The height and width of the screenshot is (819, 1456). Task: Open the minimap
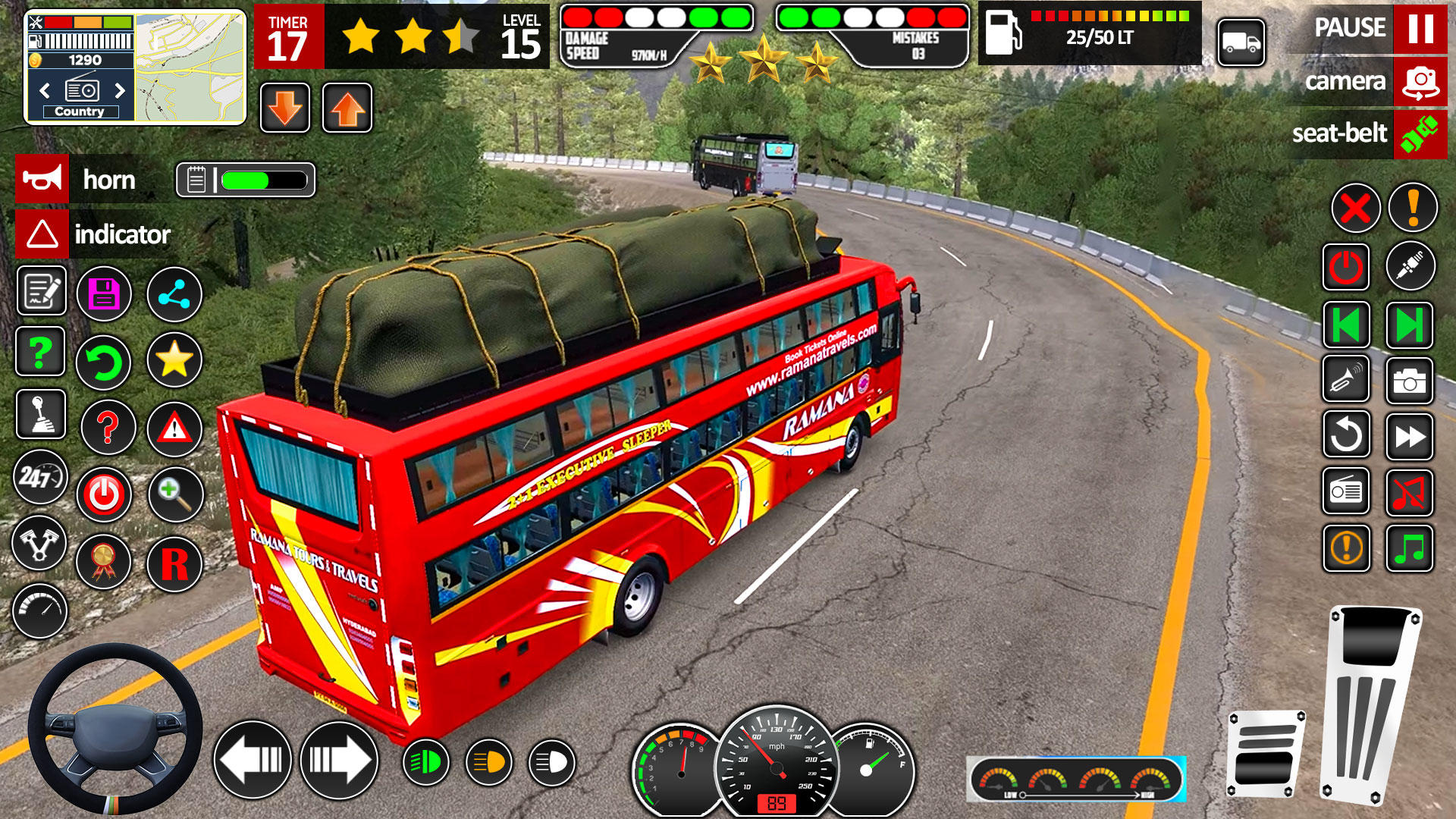click(190, 67)
